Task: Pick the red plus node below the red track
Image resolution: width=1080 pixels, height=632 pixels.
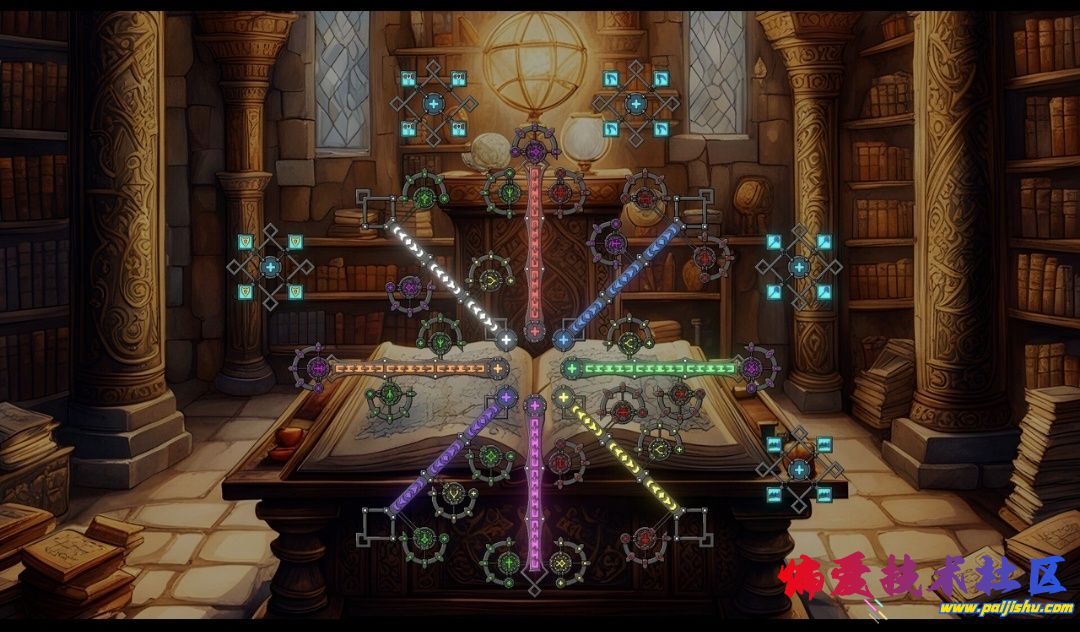Action: click(535, 330)
